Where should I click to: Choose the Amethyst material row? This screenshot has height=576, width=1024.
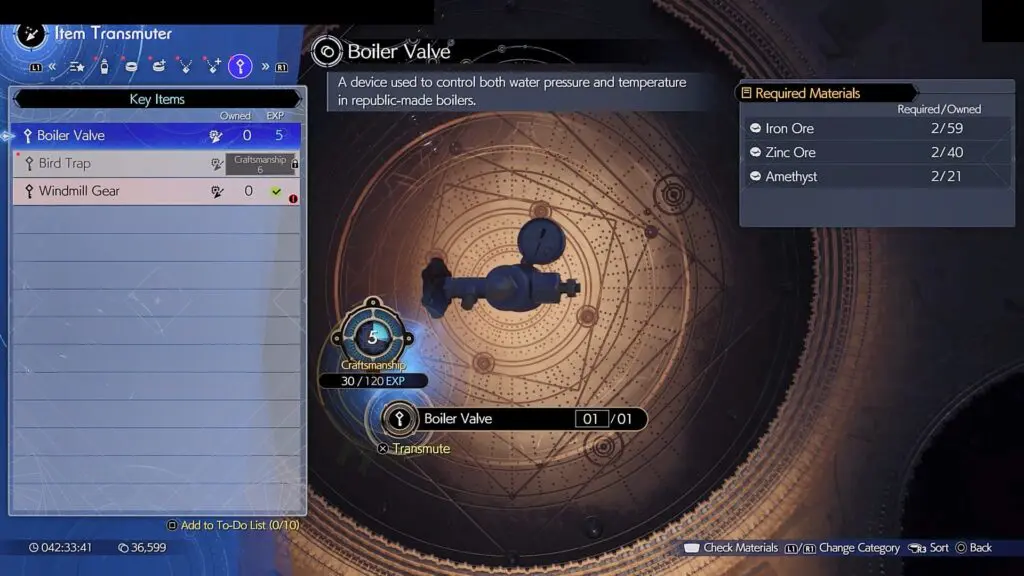tap(875, 176)
